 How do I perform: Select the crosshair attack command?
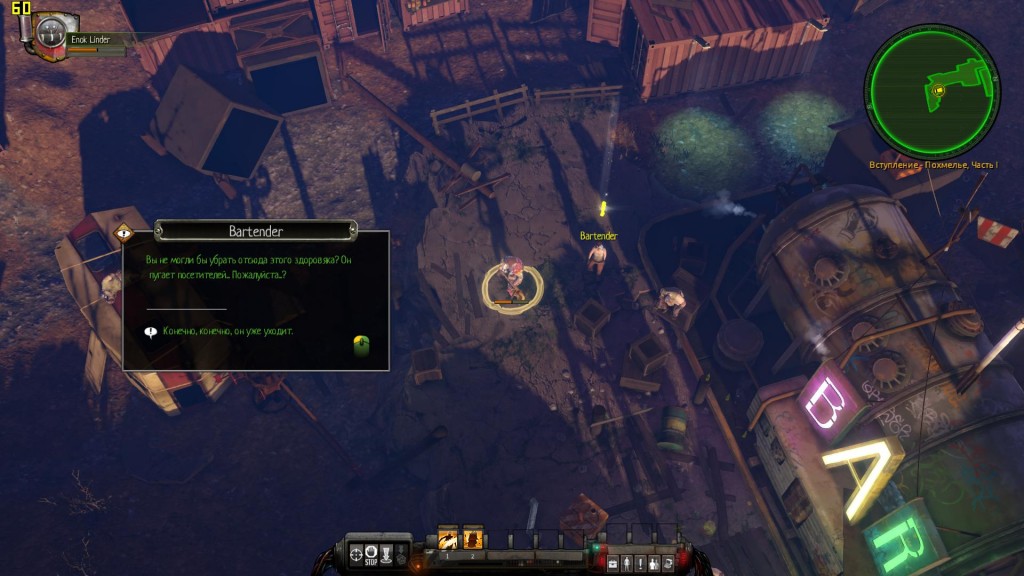pyautogui.click(x=357, y=553)
